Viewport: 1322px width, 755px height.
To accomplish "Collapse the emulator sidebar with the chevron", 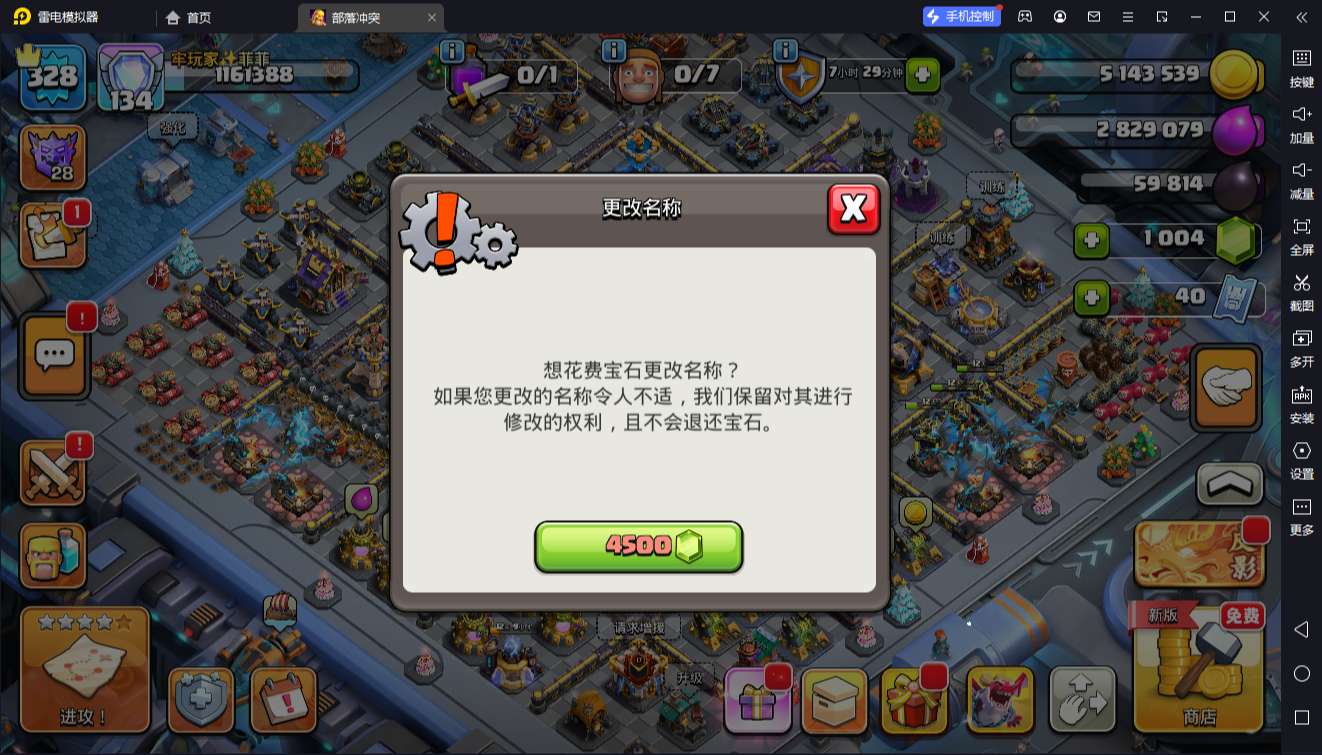I will pyautogui.click(x=1302, y=16).
